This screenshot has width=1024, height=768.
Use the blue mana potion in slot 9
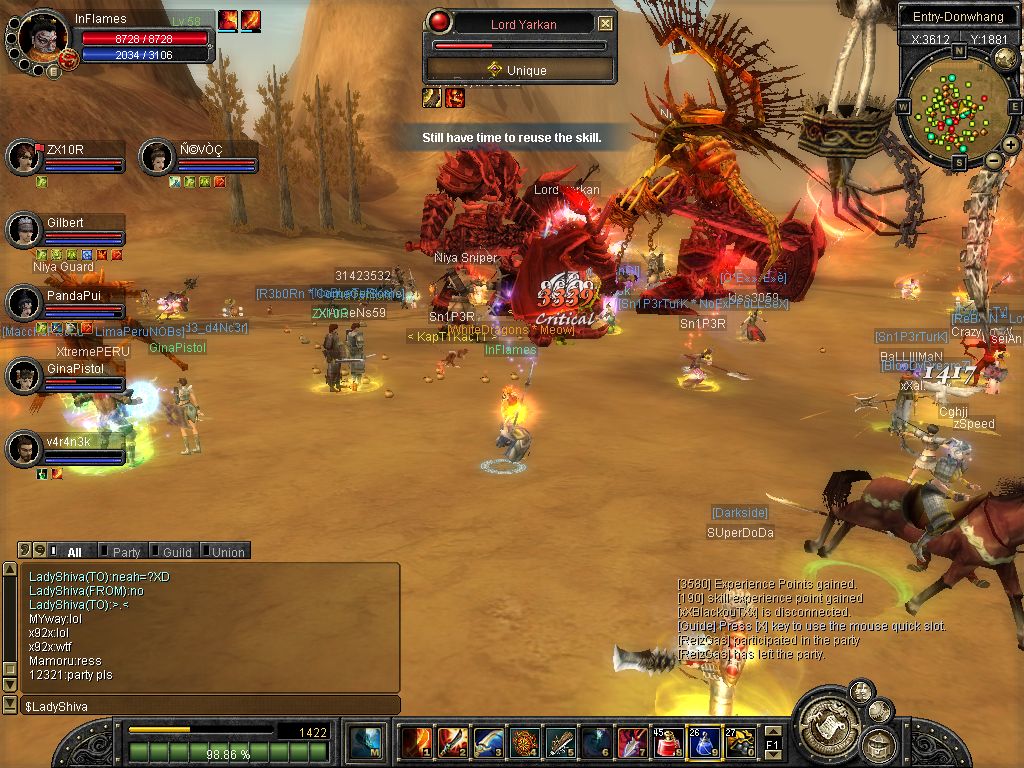pyautogui.click(x=703, y=742)
